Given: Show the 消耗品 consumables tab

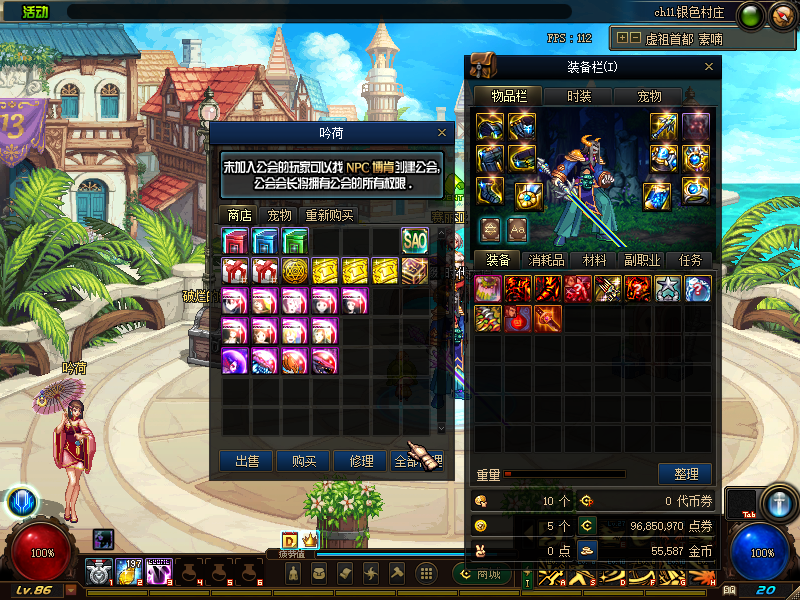Looking at the screenshot, I should tap(546, 260).
